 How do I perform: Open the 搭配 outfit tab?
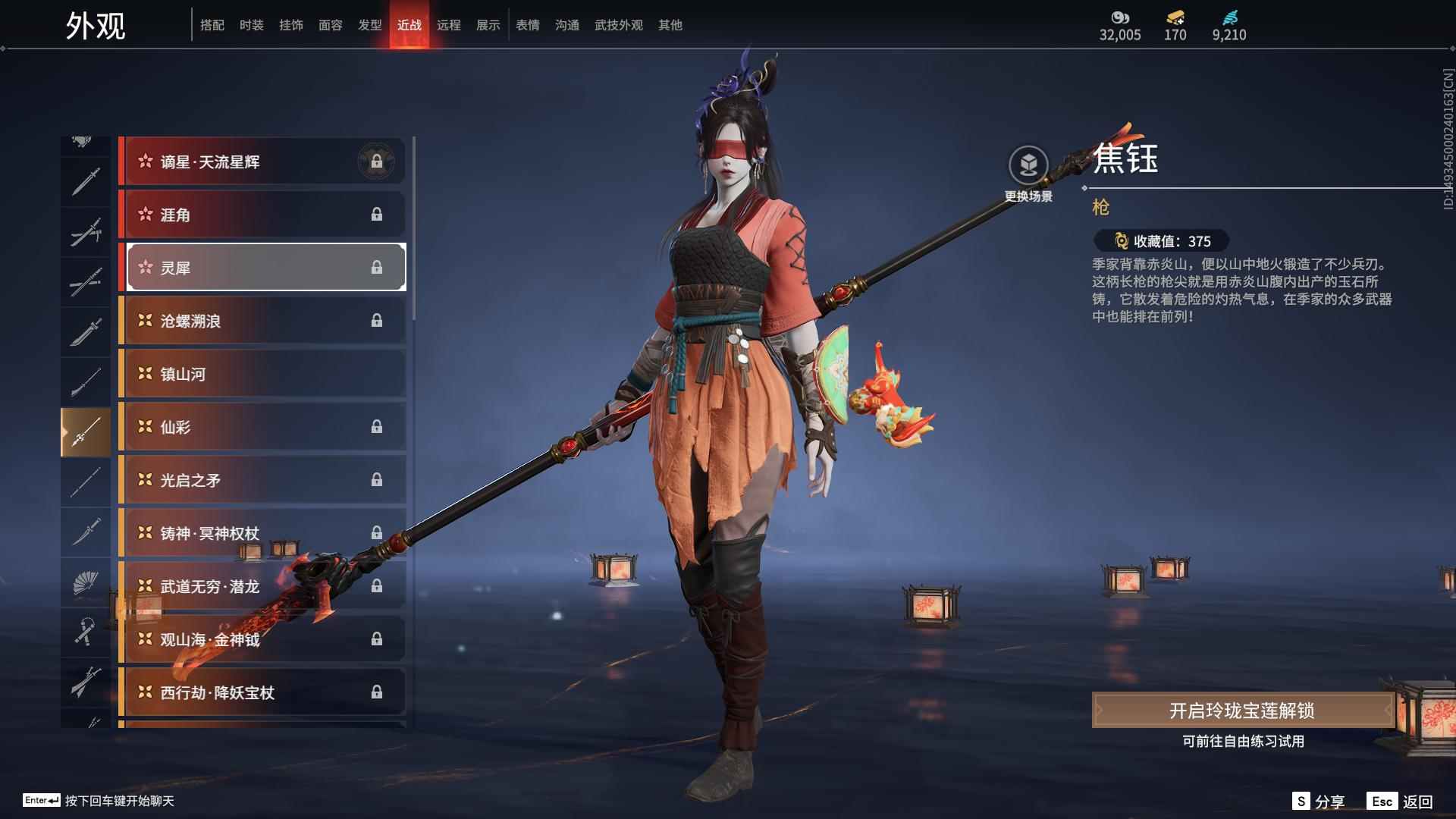pyautogui.click(x=212, y=25)
